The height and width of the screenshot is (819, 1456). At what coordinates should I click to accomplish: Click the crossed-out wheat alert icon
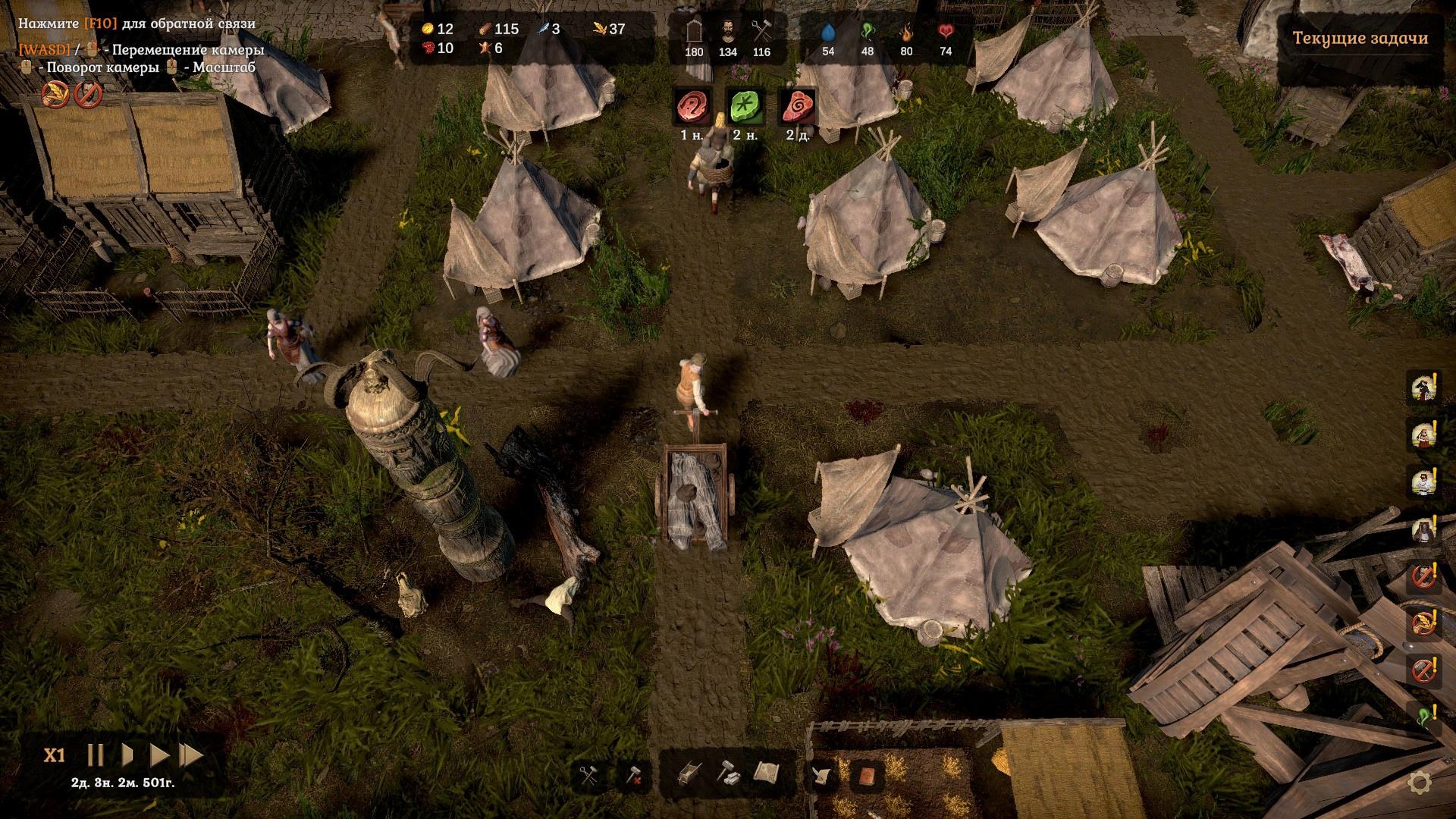click(55, 95)
